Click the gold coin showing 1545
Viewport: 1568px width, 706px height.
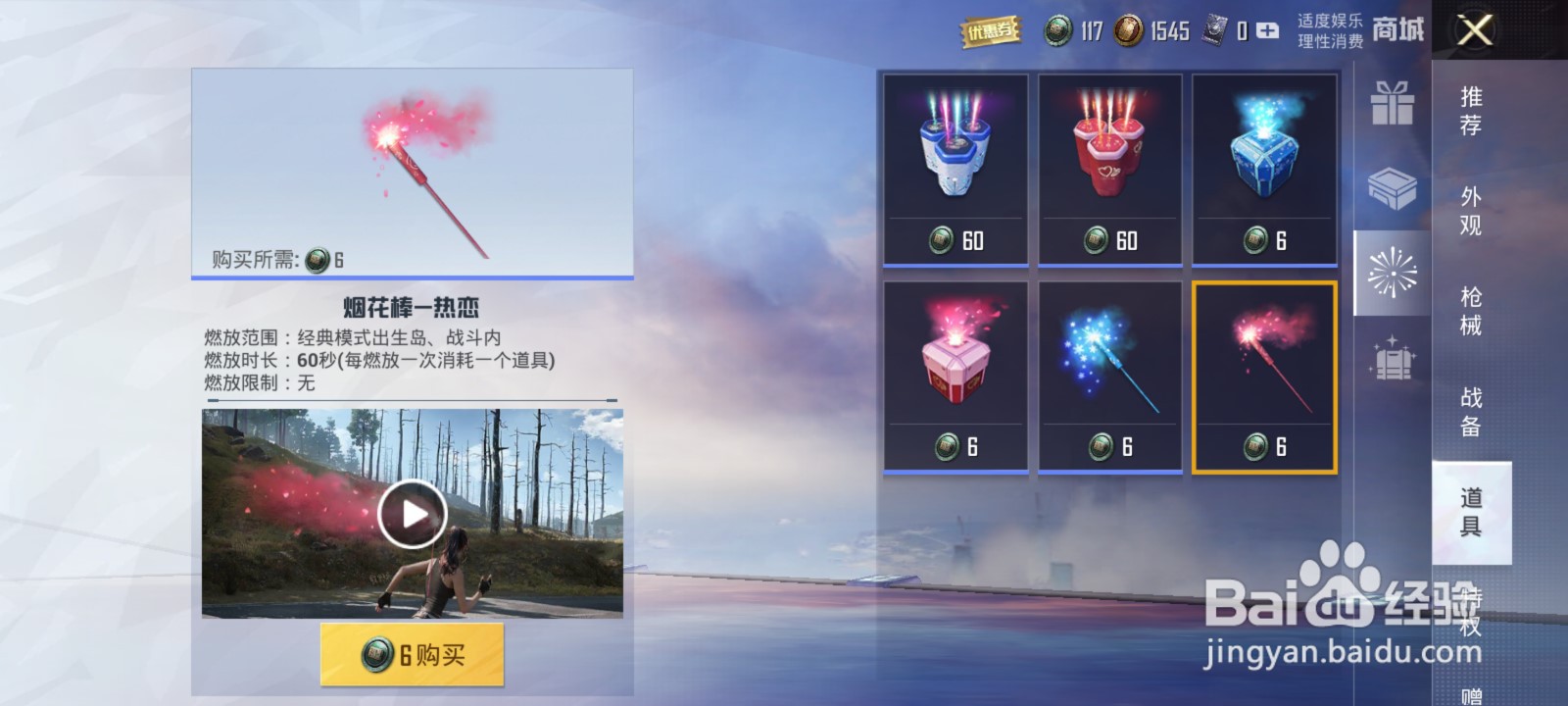coord(1132,30)
